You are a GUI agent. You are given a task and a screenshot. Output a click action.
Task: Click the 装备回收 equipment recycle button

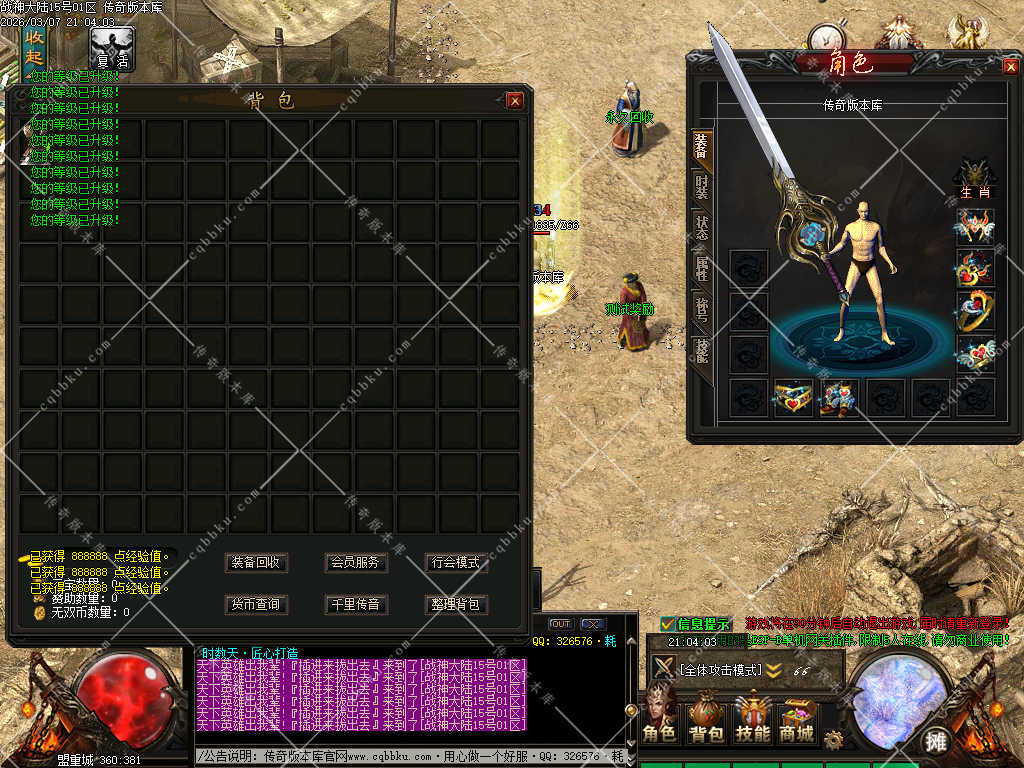pos(256,563)
